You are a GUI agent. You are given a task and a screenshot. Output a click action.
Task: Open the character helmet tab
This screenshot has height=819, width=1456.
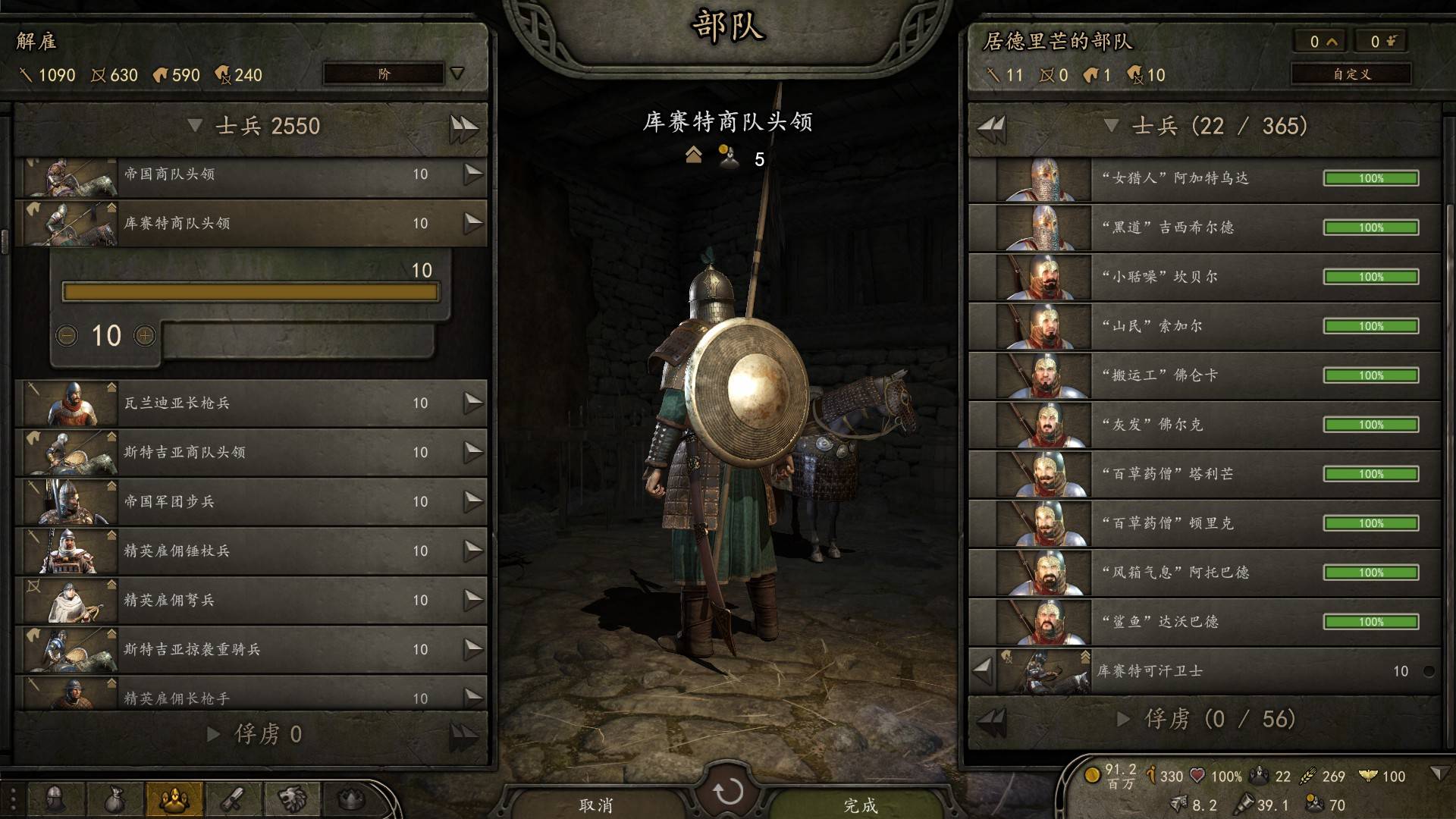[x=55, y=799]
